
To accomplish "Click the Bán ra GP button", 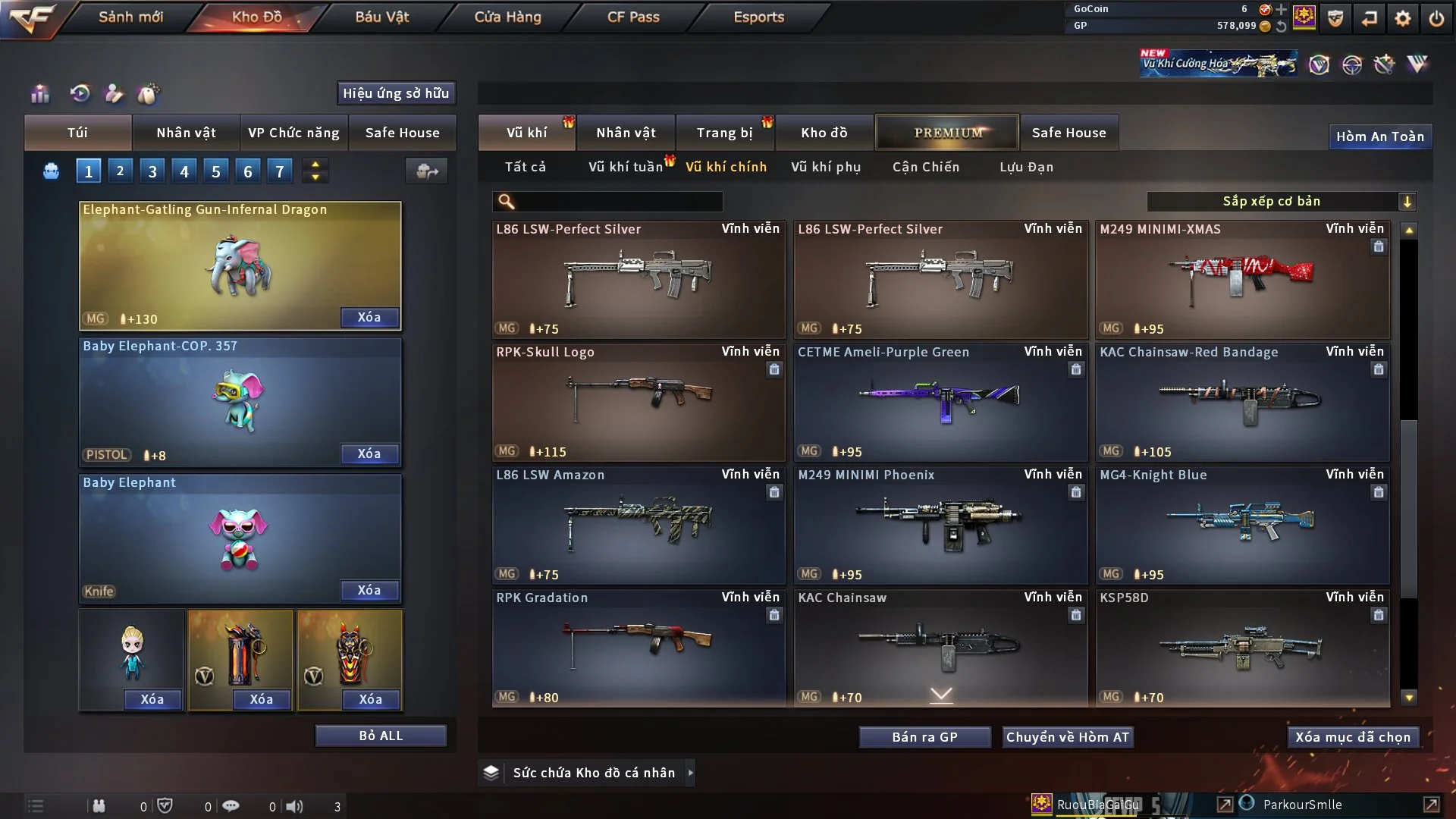I will tap(924, 737).
